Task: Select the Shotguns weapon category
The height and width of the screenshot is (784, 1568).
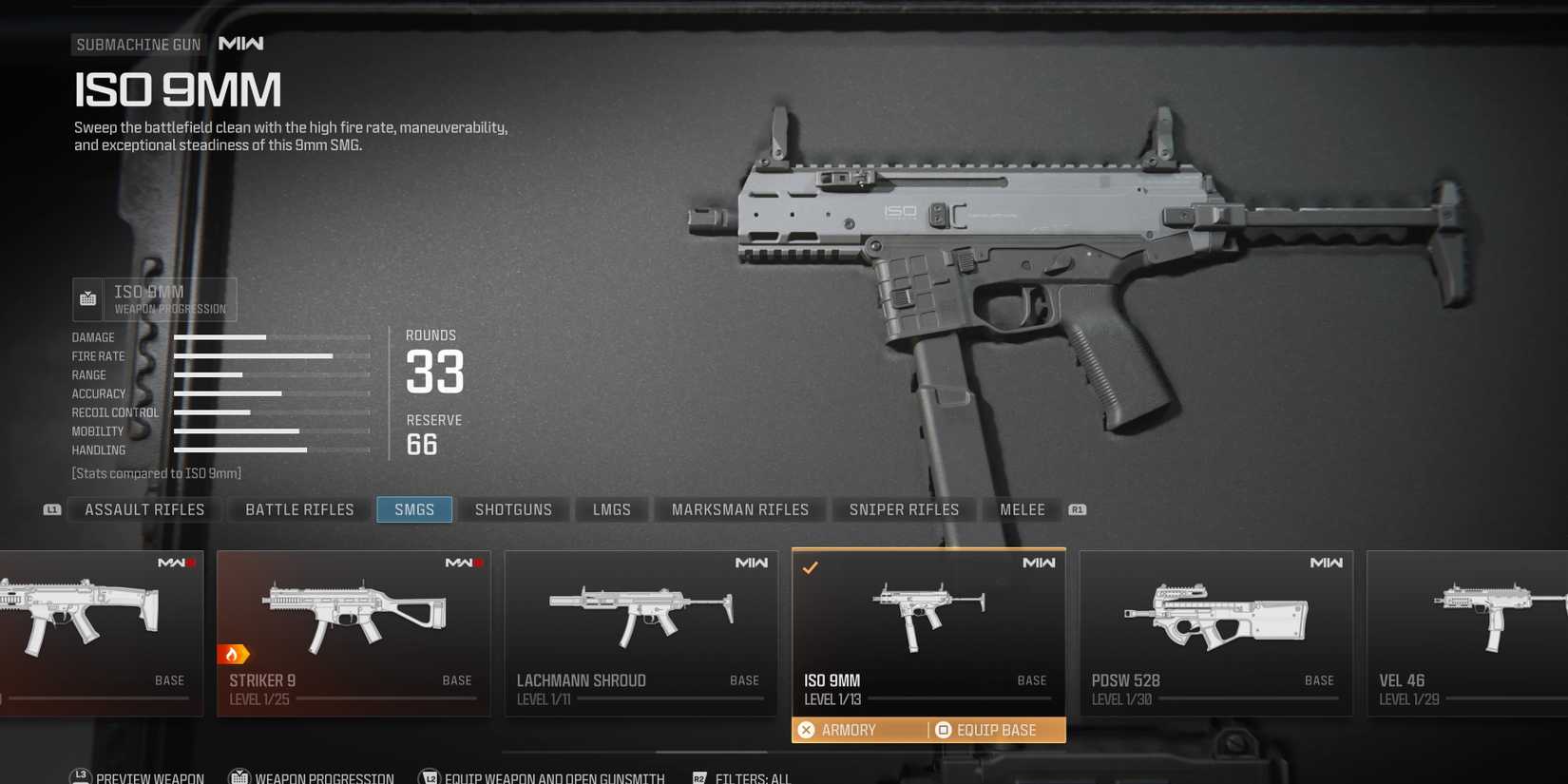Action: [513, 509]
